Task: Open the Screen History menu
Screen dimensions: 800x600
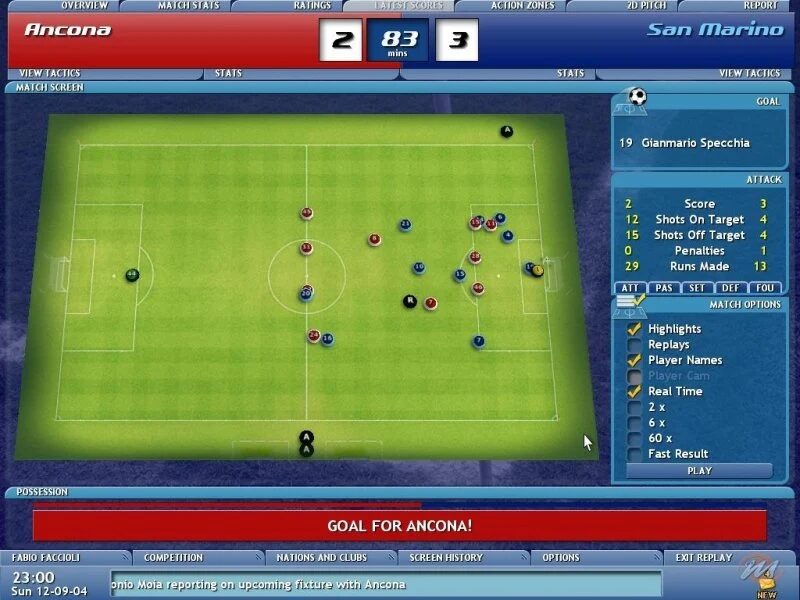Action: coord(446,557)
